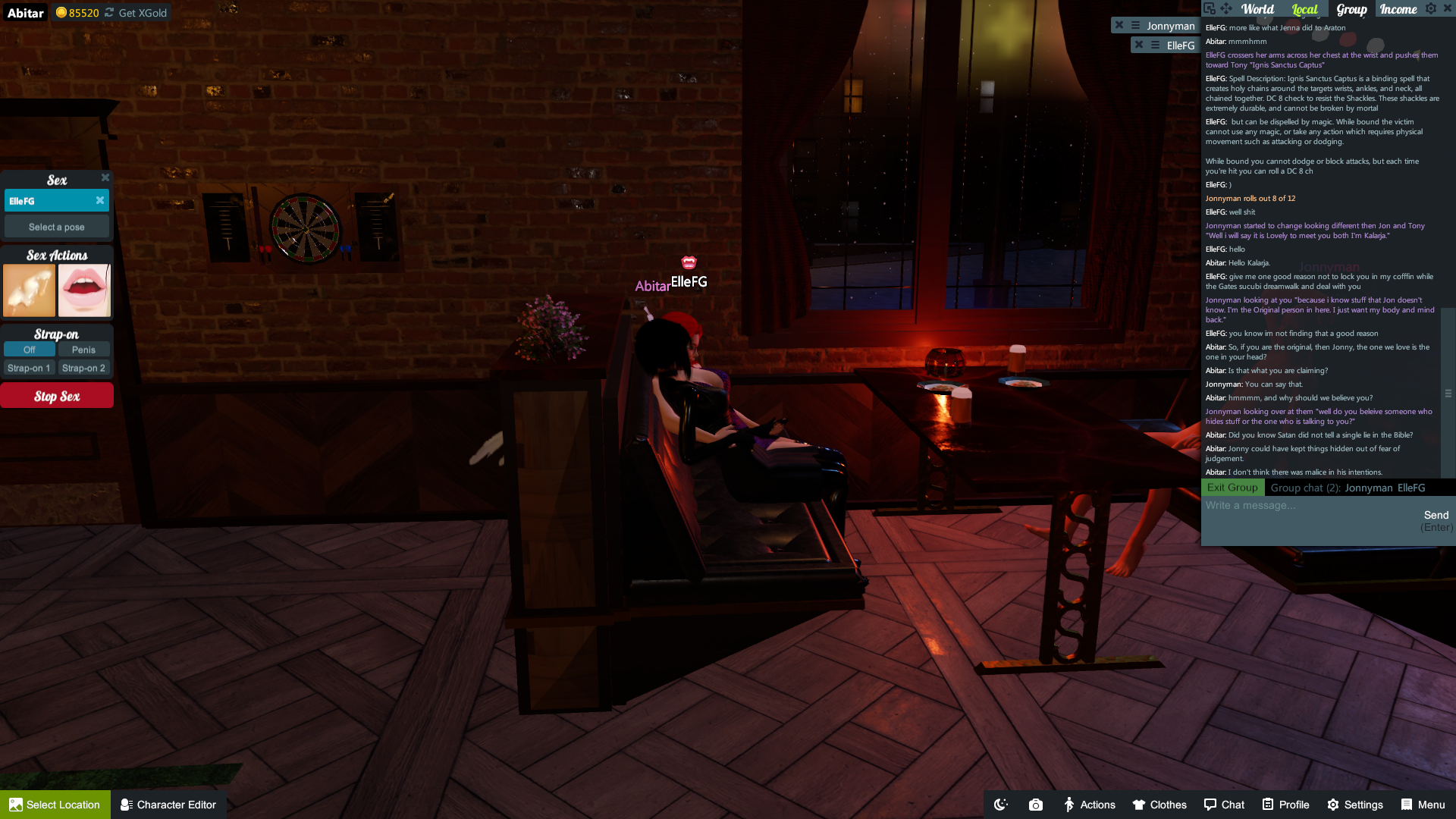Open the Settings menu

pos(1355,805)
